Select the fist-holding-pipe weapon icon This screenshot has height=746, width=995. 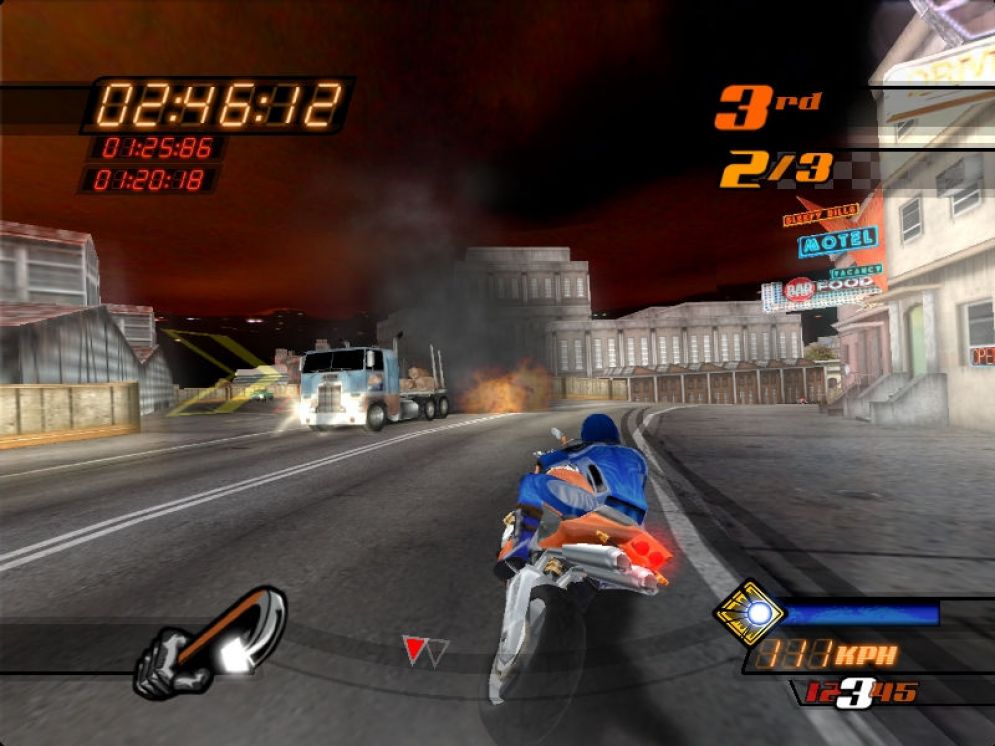[x=210, y=642]
